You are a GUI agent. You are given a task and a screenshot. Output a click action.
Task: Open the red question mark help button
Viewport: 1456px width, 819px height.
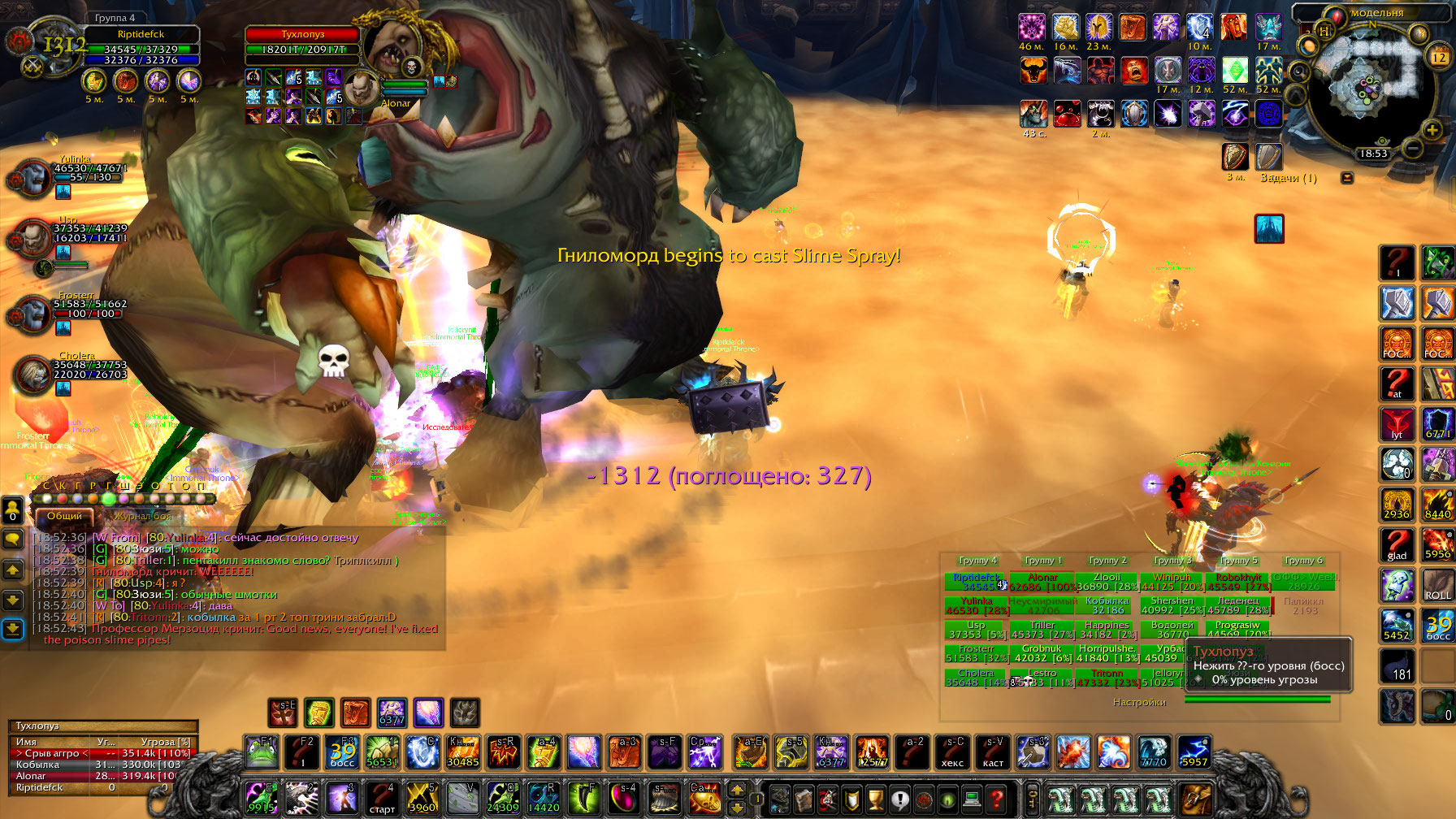[997, 799]
